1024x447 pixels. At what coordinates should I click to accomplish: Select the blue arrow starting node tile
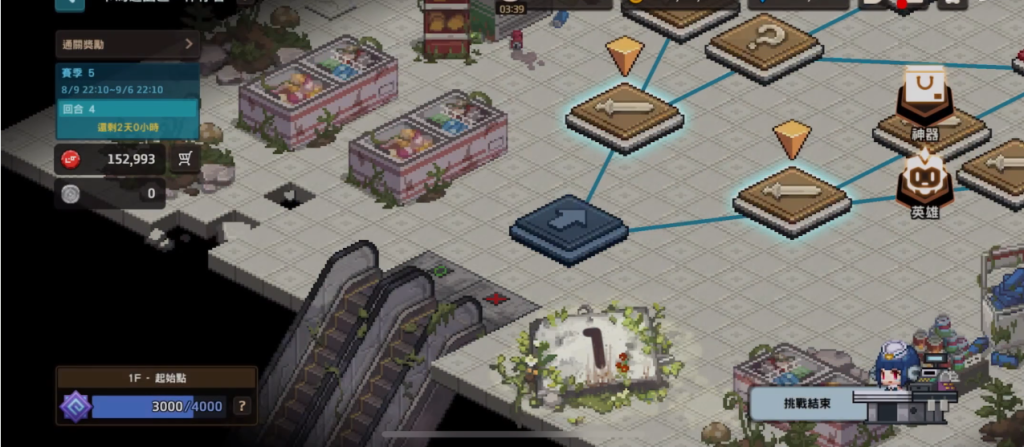tap(568, 225)
